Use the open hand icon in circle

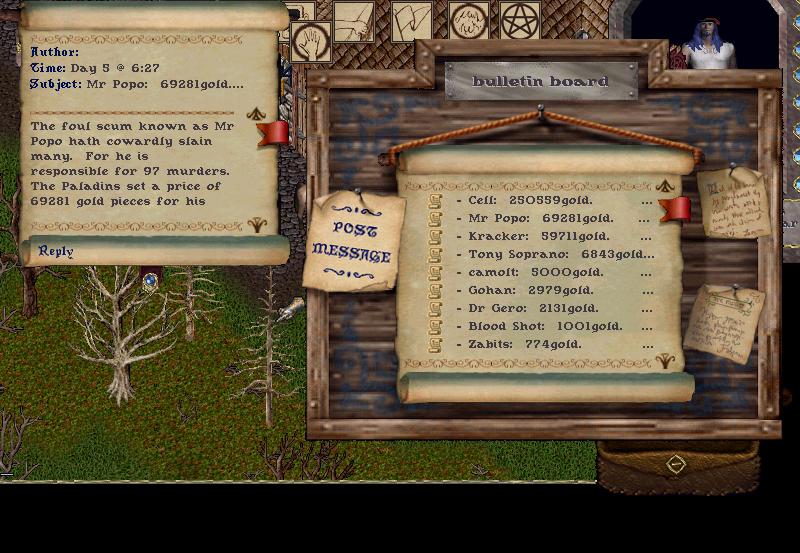(311, 43)
